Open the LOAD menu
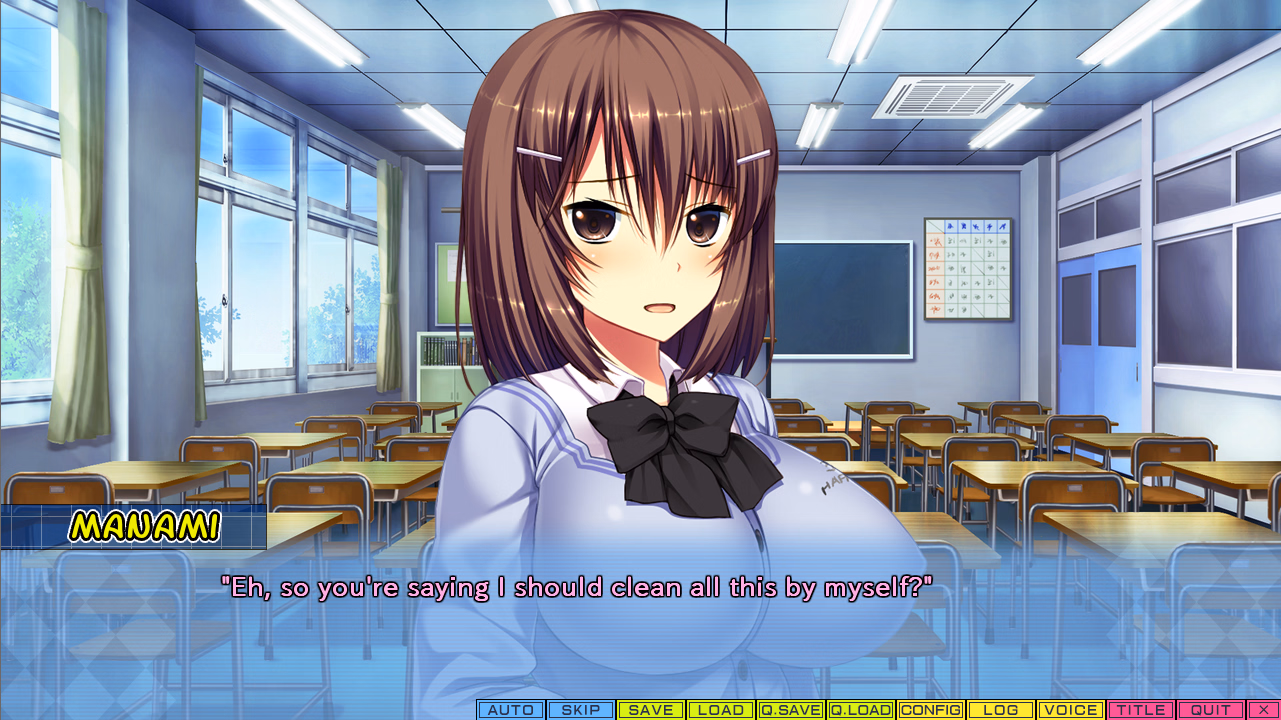This screenshot has height=720, width=1281. (721, 710)
